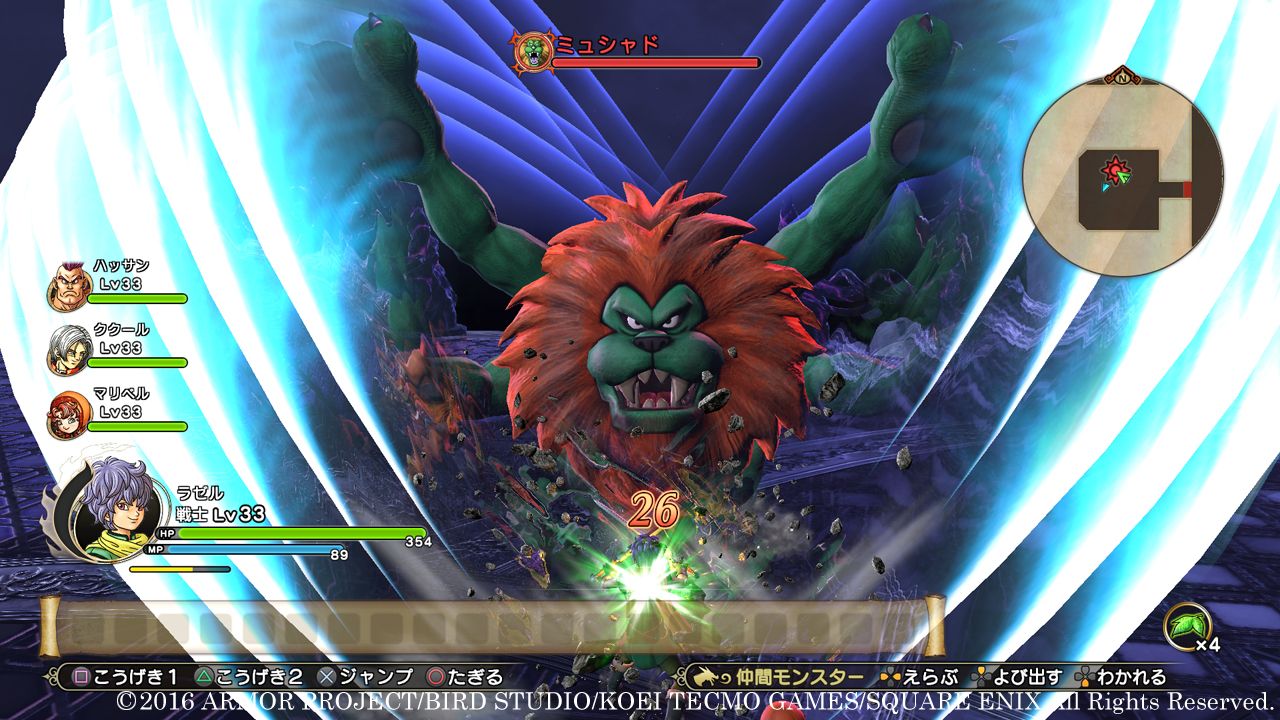Select Hassan's party portrait
Viewport: 1280px width, 720px height.
(x=70, y=288)
